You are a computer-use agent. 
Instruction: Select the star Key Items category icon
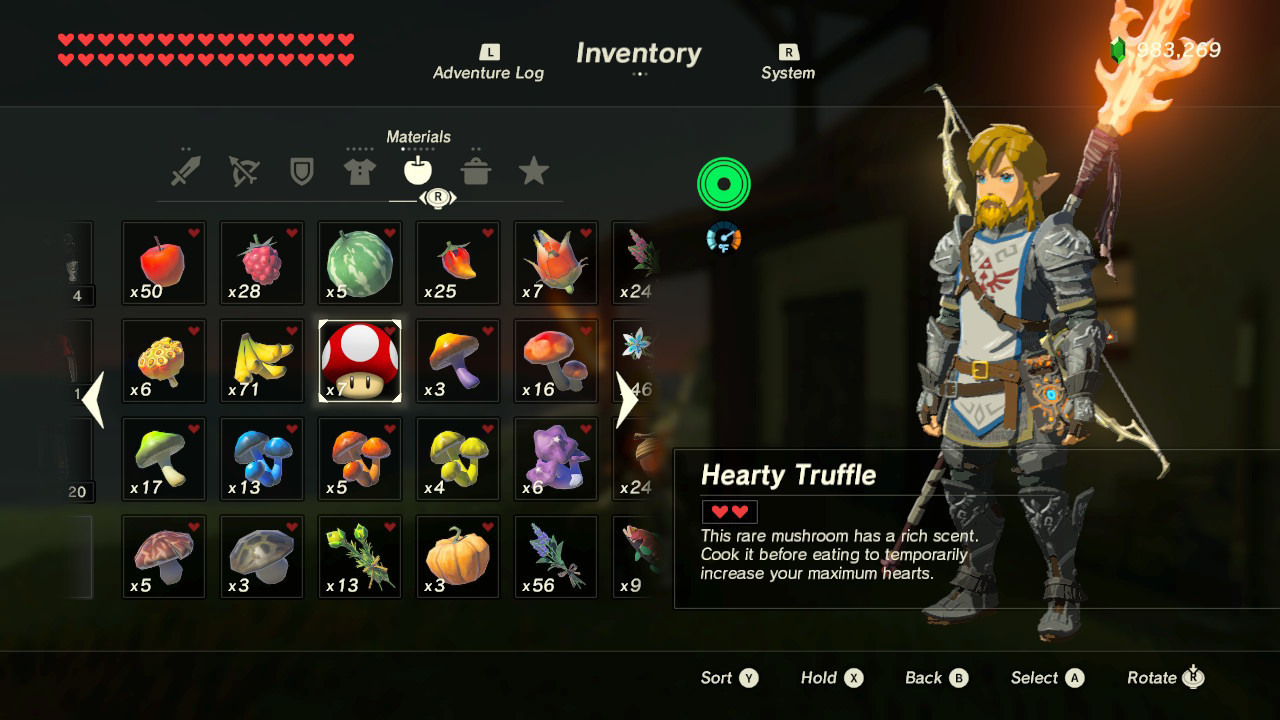tap(535, 171)
